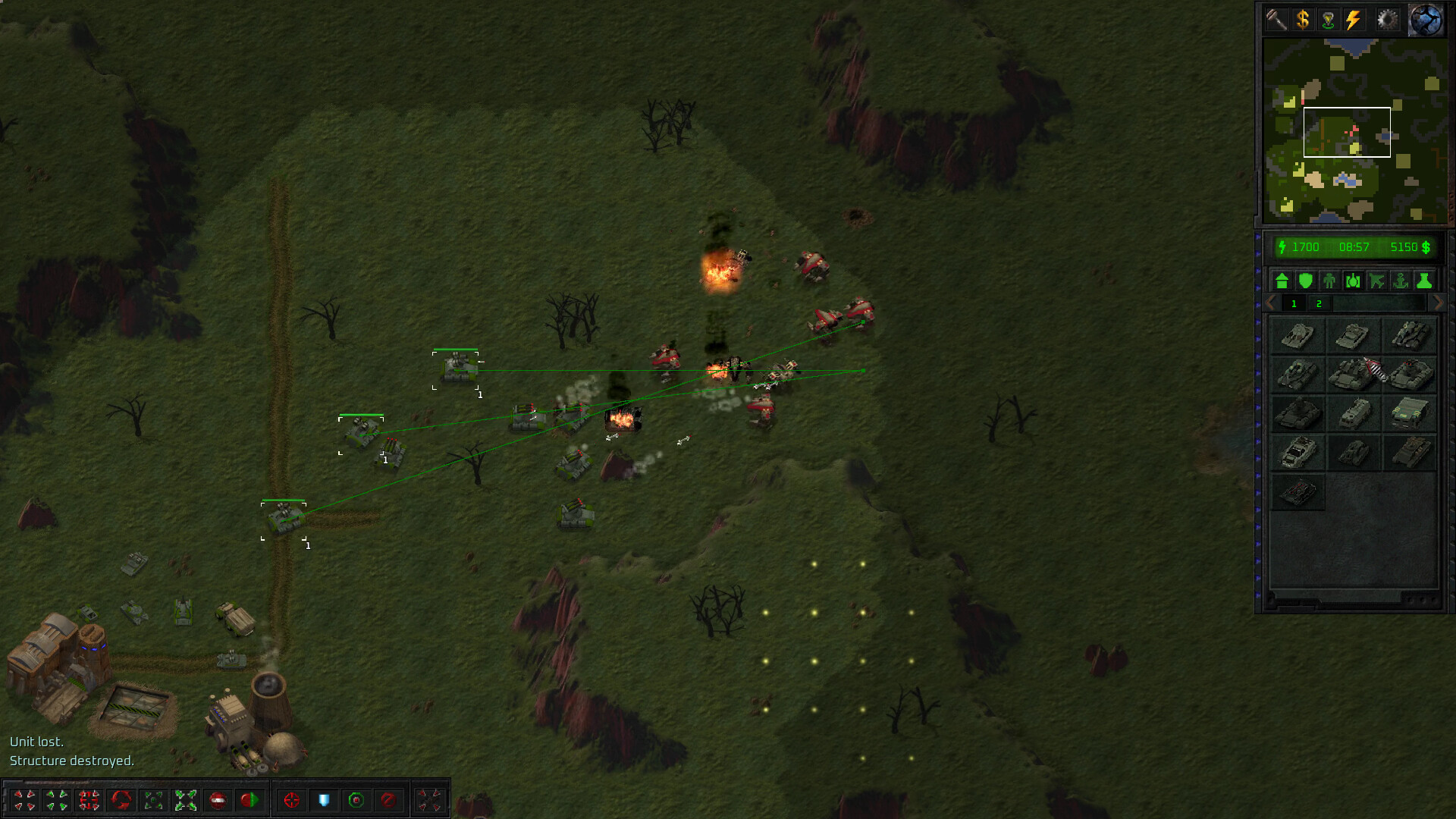This screenshot has height=819, width=1456.
Task: Toggle the defensive stance half red-green icon
Action: pos(251,800)
